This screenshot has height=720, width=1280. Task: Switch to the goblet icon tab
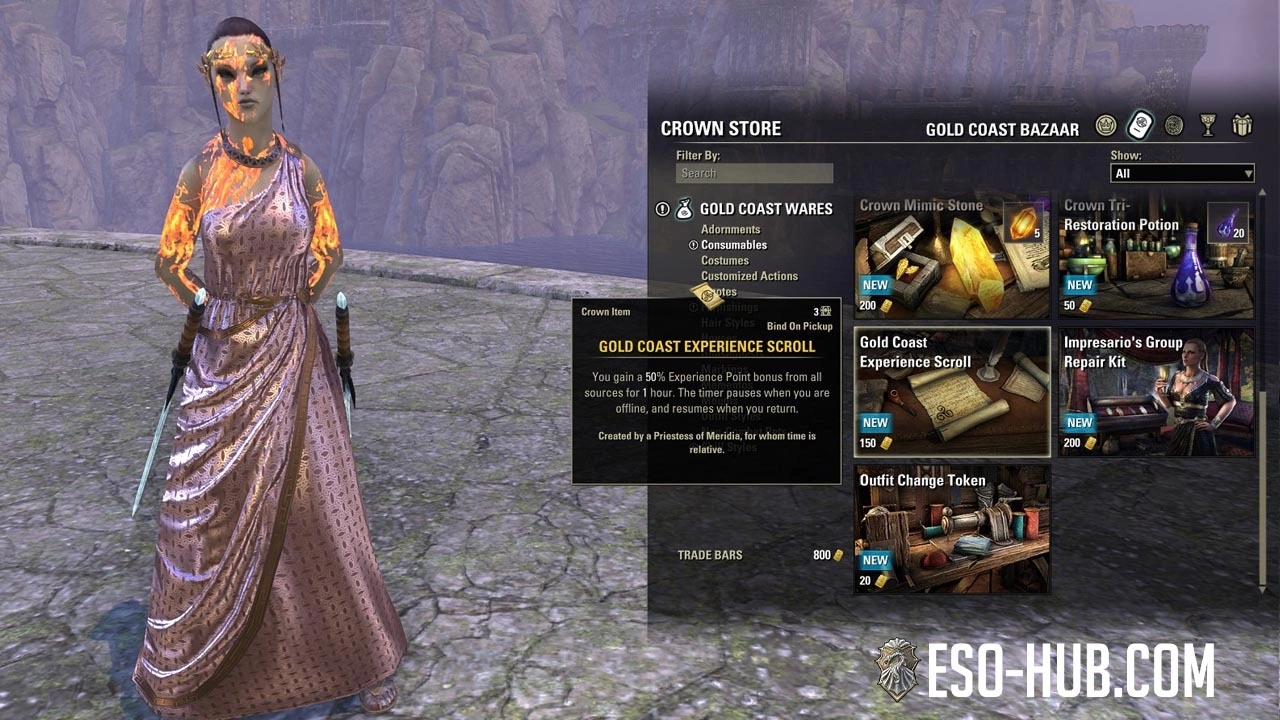click(1208, 125)
